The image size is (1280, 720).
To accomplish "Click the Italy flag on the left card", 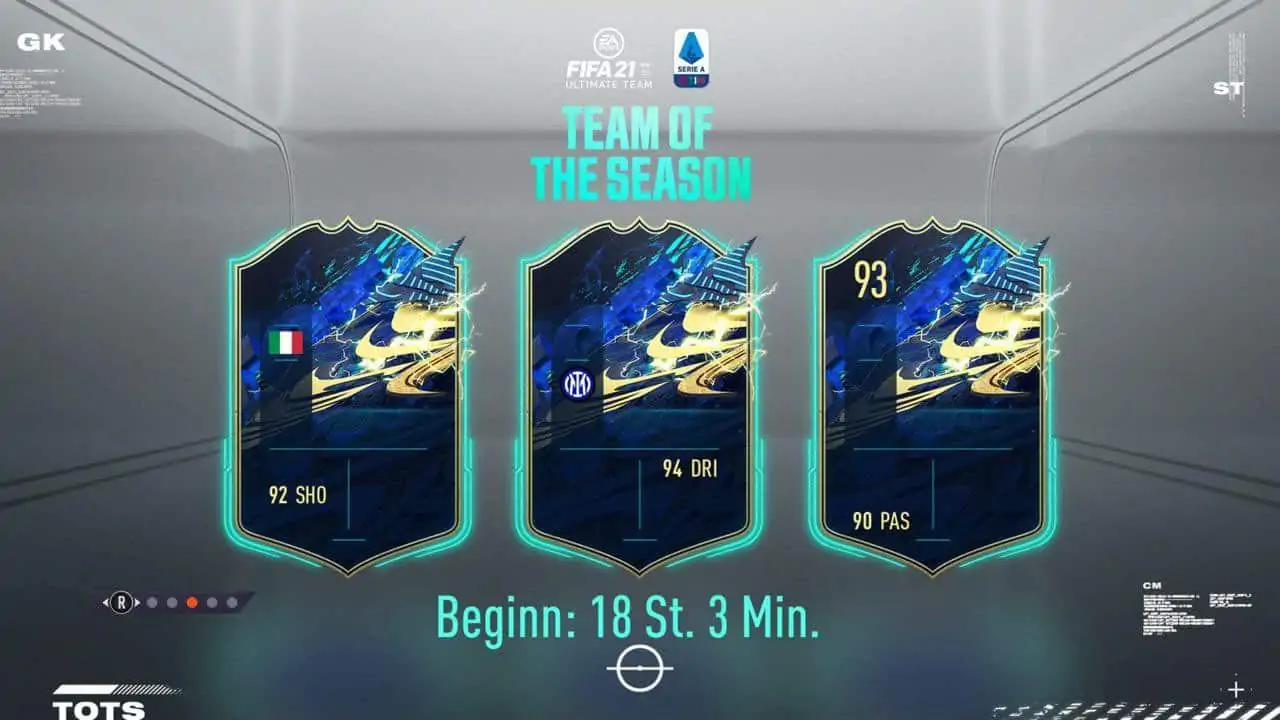I will pyautogui.click(x=284, y=343).
